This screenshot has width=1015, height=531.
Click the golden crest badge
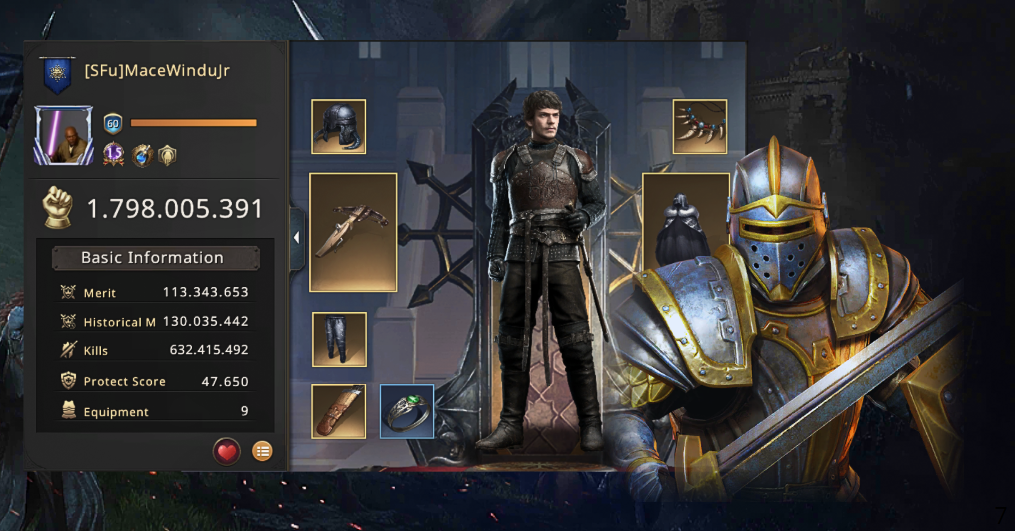click(x=168, y=155)
